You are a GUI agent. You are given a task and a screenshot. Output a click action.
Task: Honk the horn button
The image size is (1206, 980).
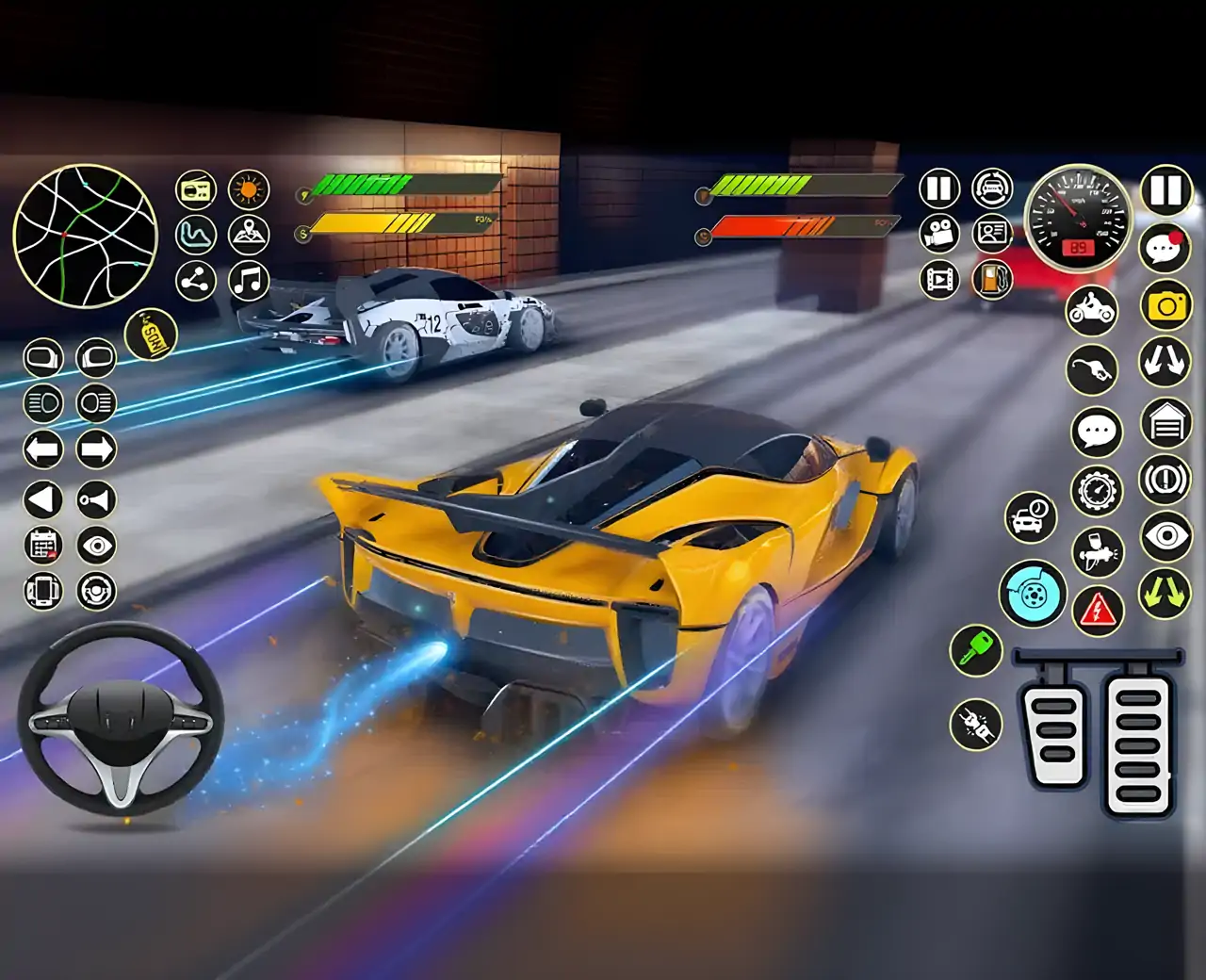pyautogui.click(x=96, y=499)
